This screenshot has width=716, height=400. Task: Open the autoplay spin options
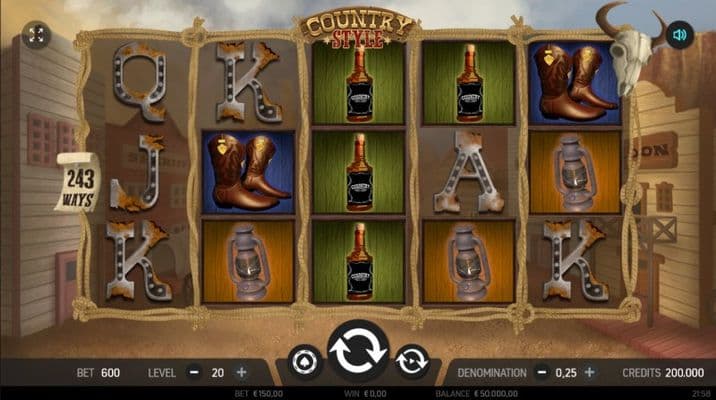pyautogui.click(x=412, y=361)
